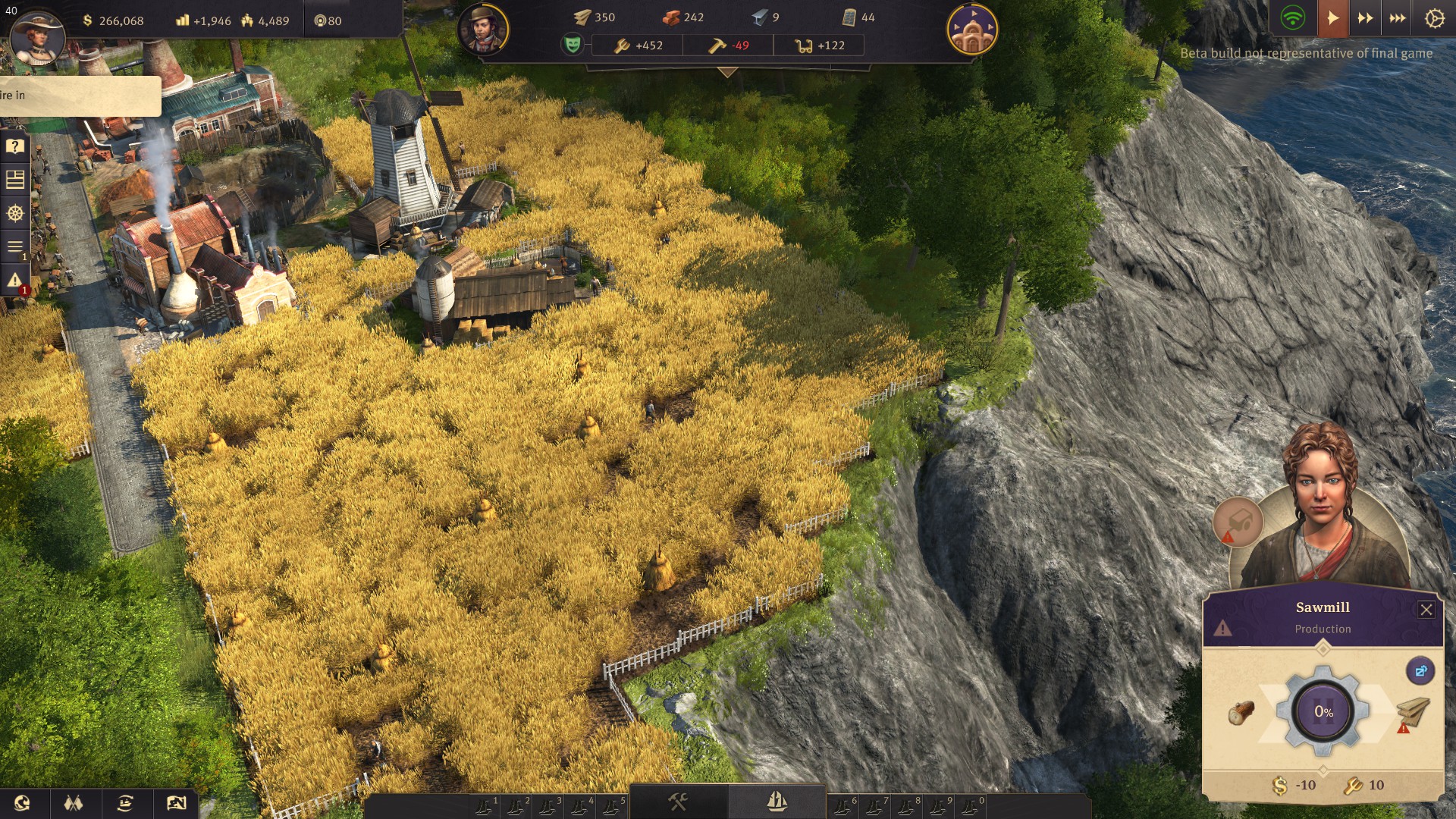
Task: Toggle the Sawmill pause gear button
Action: click(1323, 711)
